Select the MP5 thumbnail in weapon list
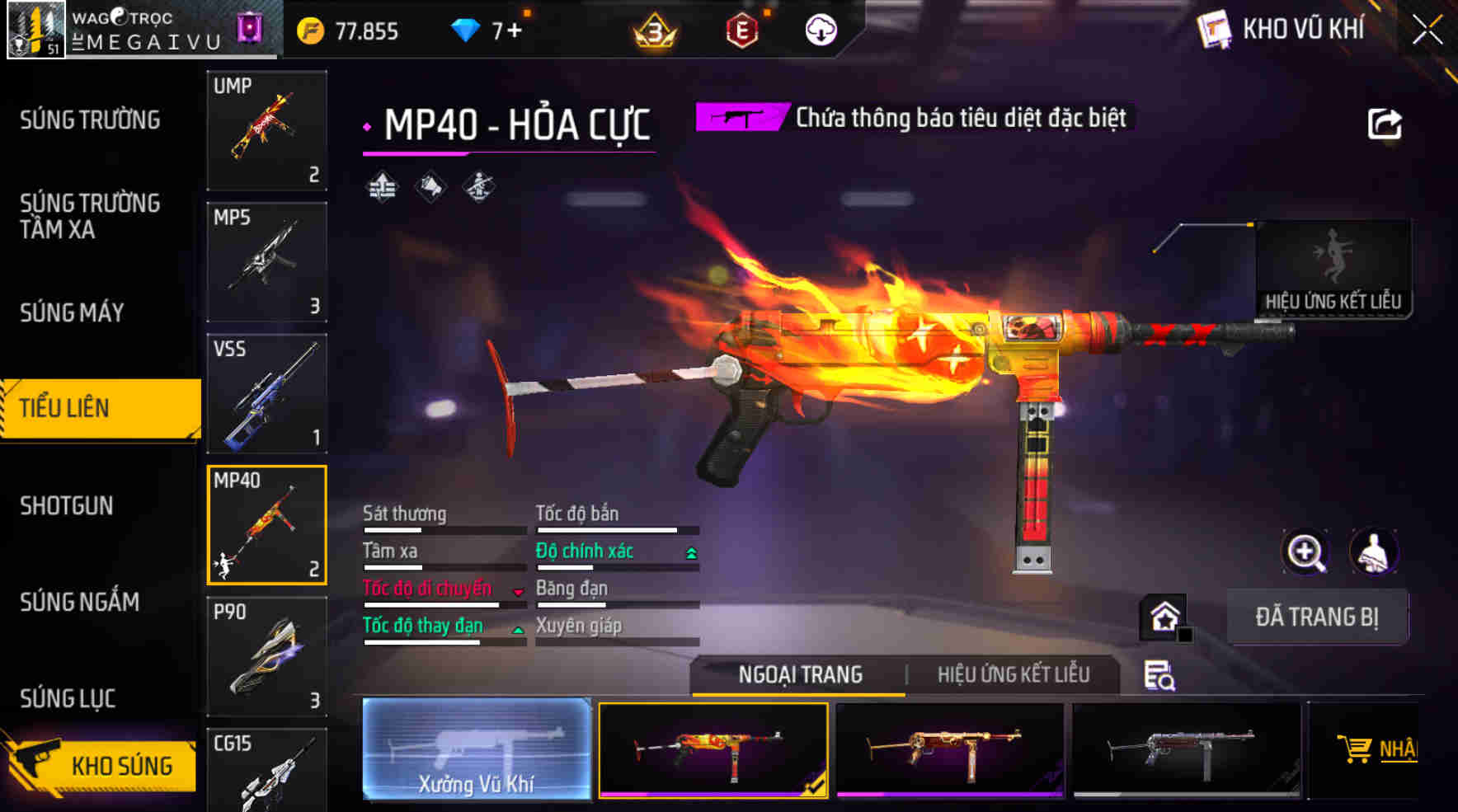The height and width of the screenshot is (812, 1458). (266, 260)
